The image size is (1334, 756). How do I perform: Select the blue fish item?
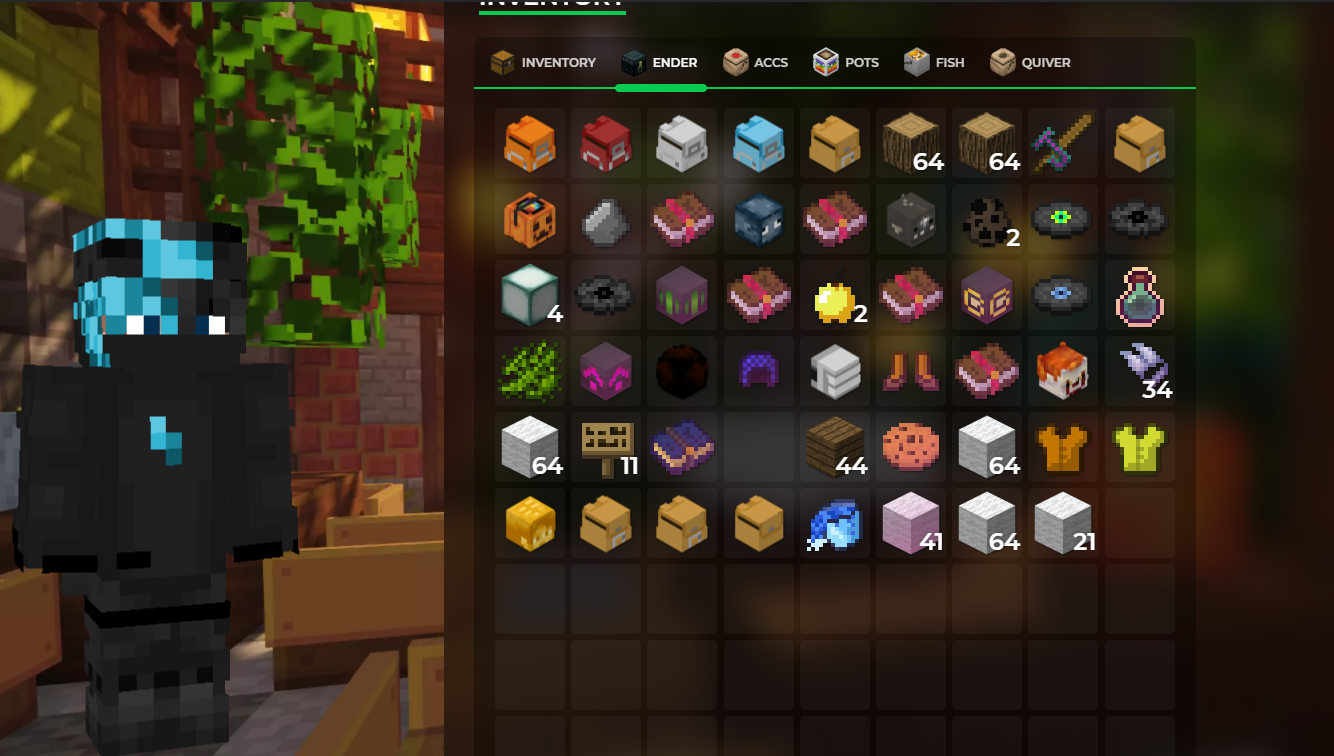(834, 523)
